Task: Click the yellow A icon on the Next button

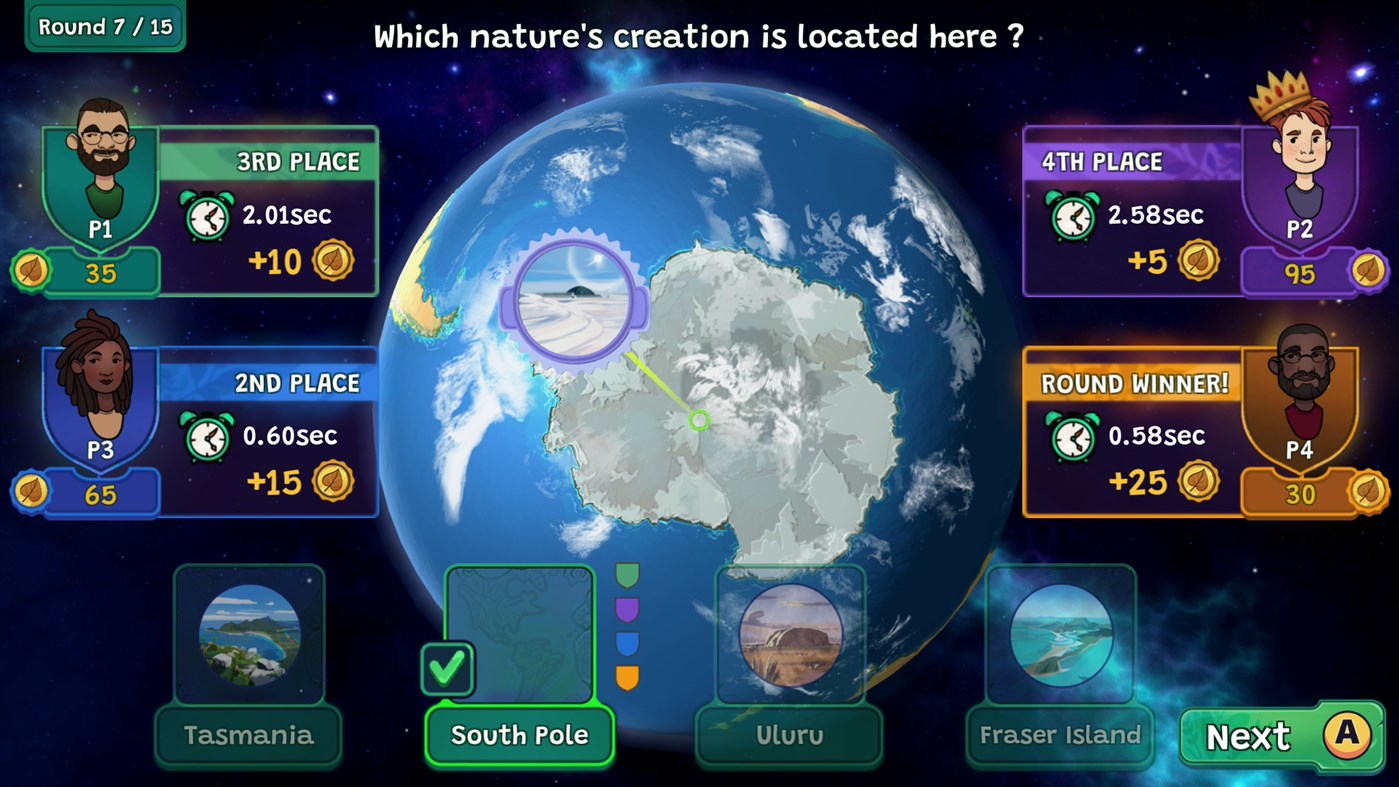Action: [1345, 736]
